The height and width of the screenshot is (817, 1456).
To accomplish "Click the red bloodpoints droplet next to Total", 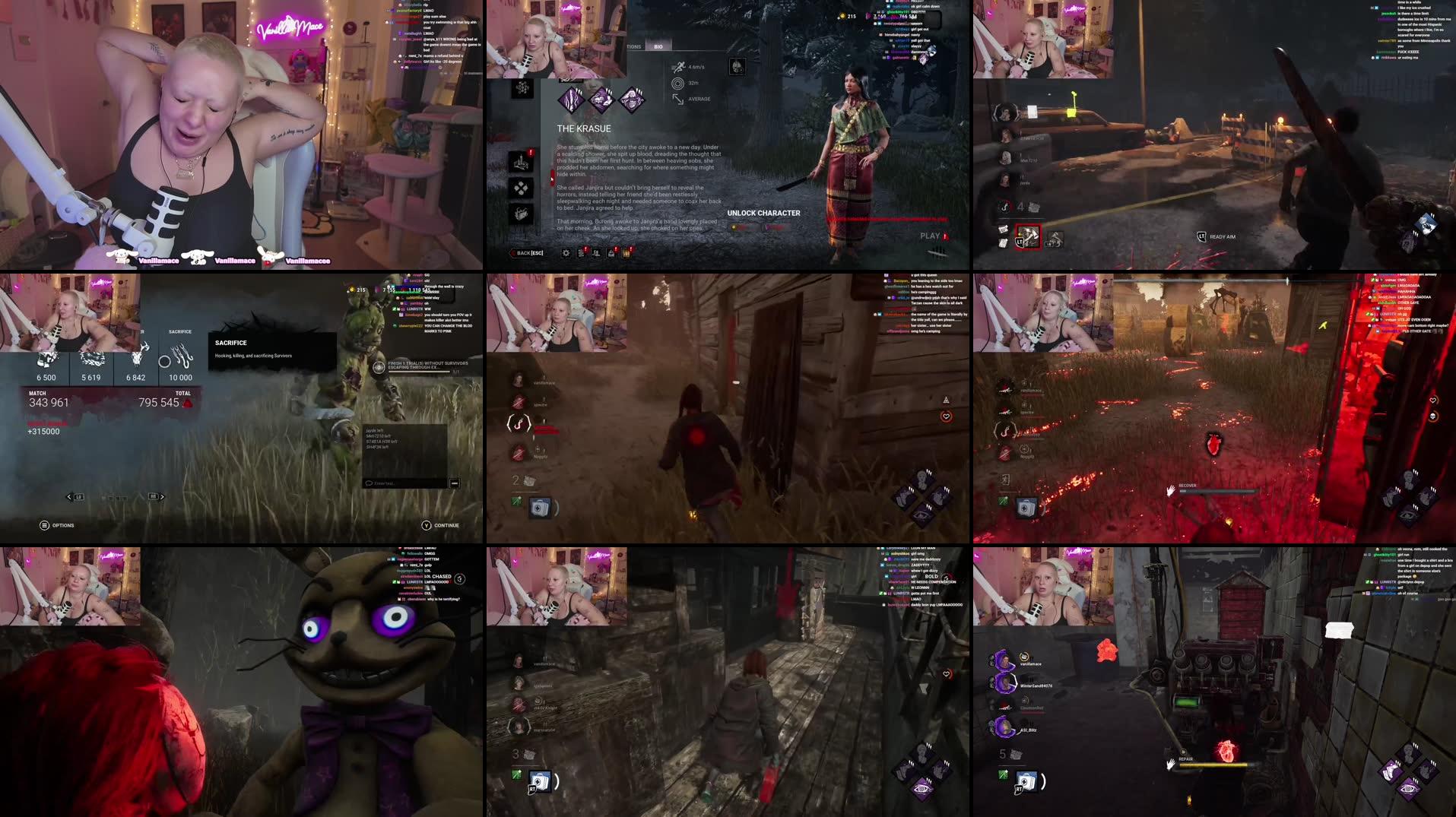I will pos(188,403).
